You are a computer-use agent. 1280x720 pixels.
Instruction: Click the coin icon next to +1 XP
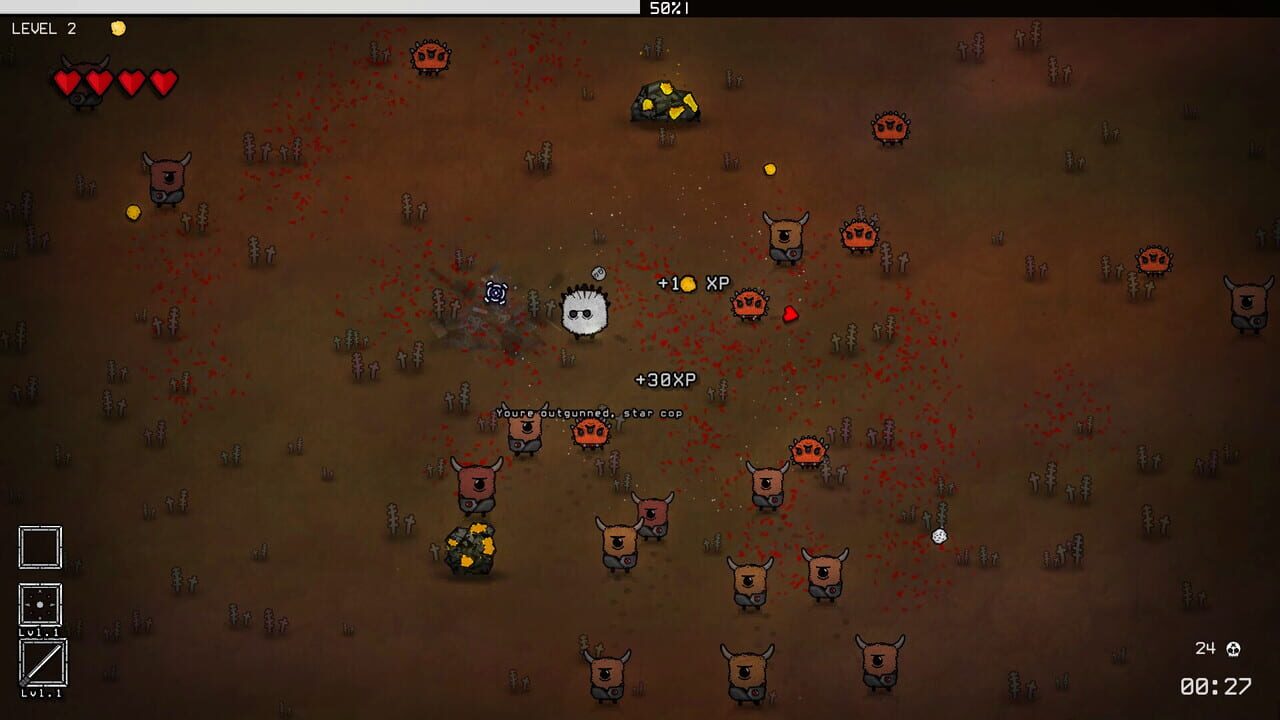(x=688, y=283)
